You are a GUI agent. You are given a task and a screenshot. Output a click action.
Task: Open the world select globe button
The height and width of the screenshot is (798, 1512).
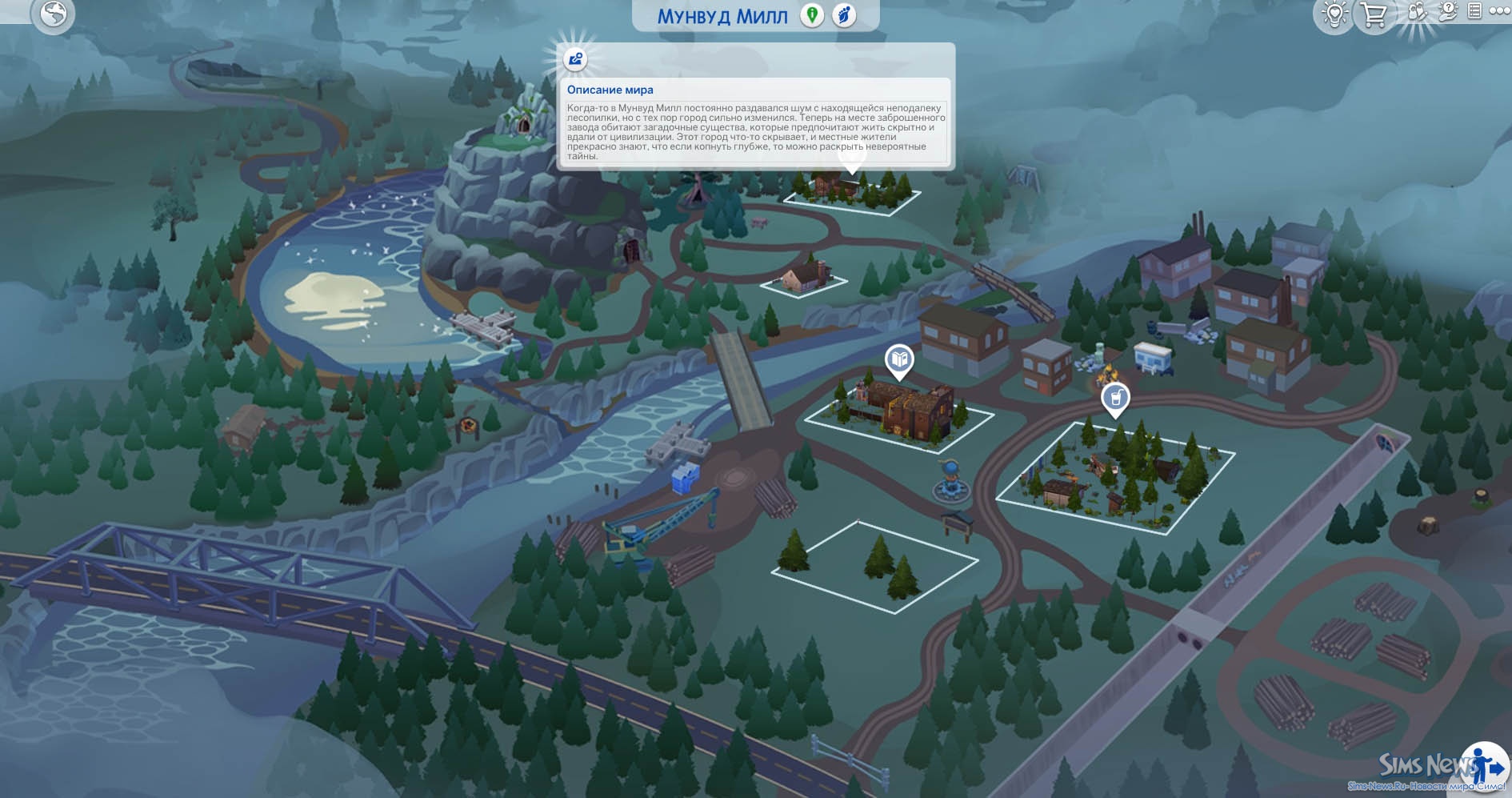pos(53,14)
